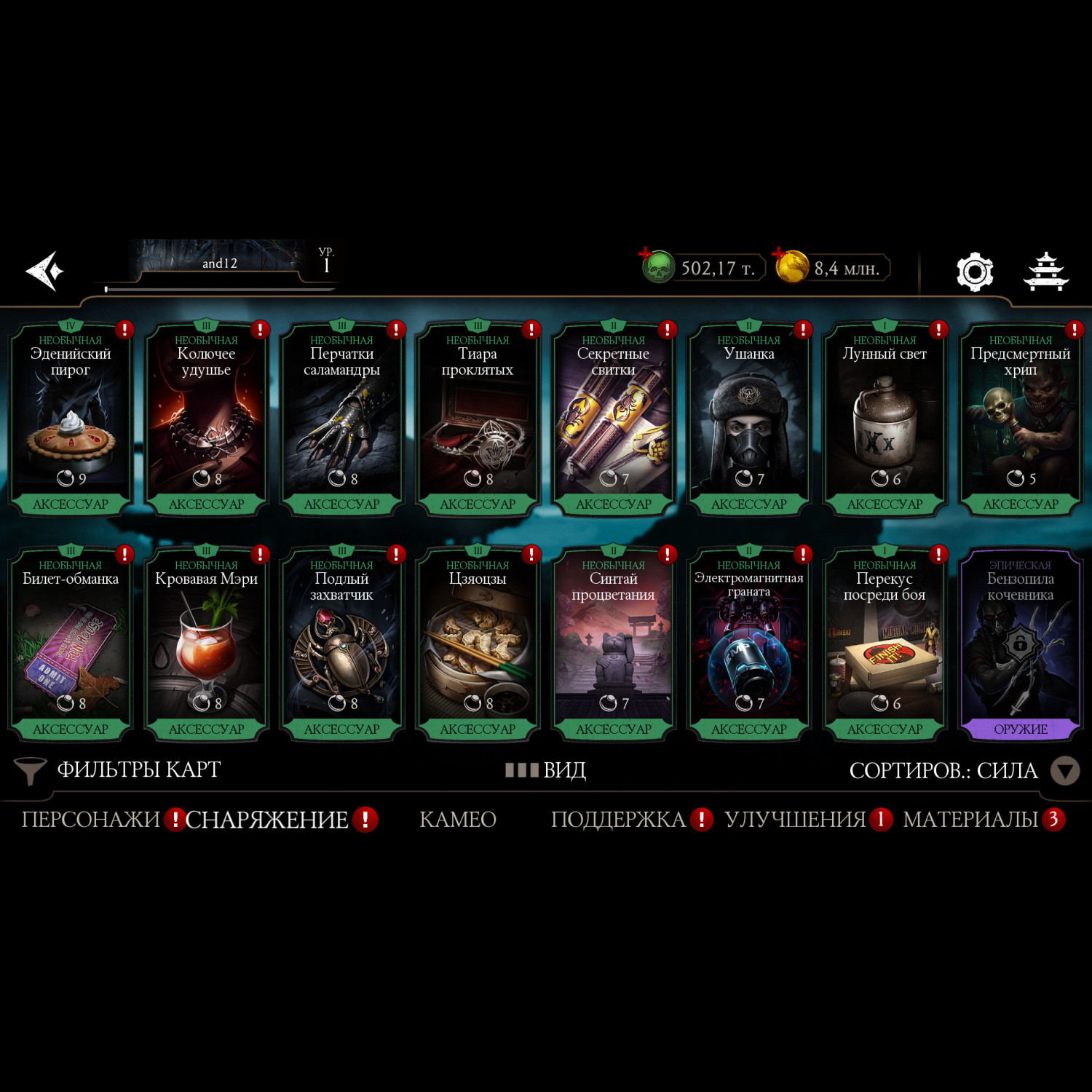The height and width of the screenshot is (1092, 1092).
Task: Buy more gold koins
Action: tap(792, 266)
